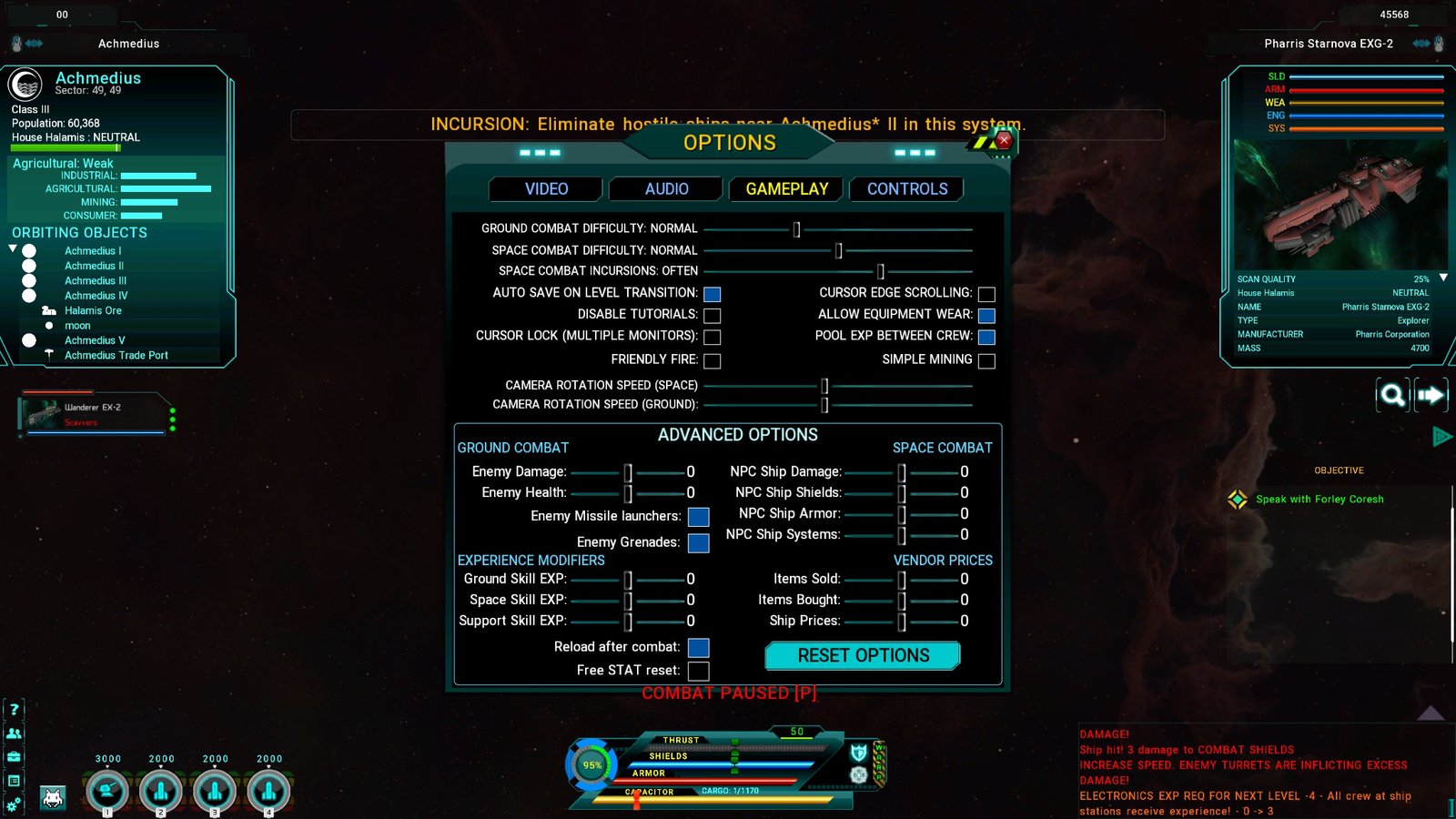Enable Simple Mining checkbox

[x=986, y=361]
